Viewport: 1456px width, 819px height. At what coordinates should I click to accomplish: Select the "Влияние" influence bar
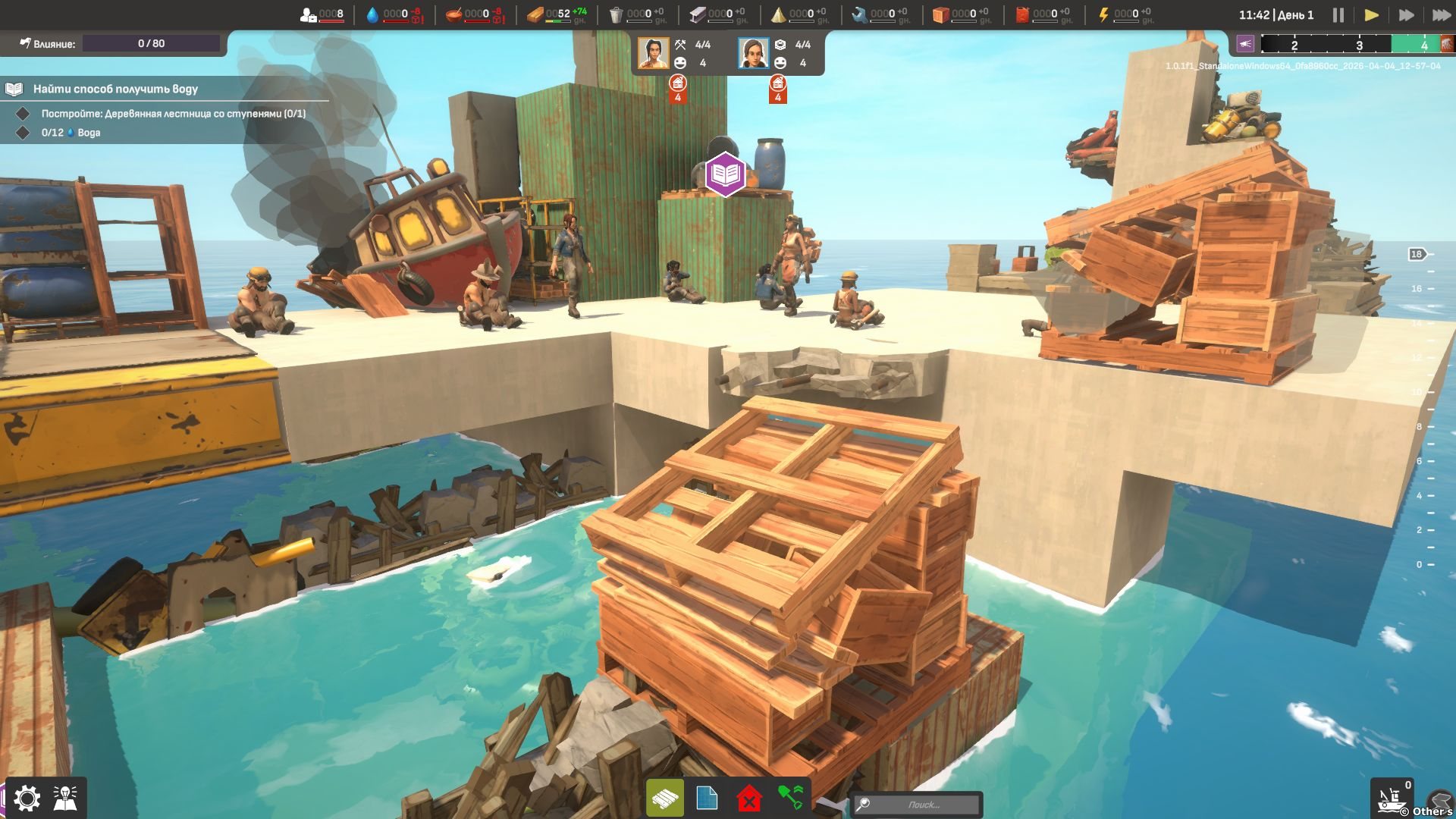[151, 43]
